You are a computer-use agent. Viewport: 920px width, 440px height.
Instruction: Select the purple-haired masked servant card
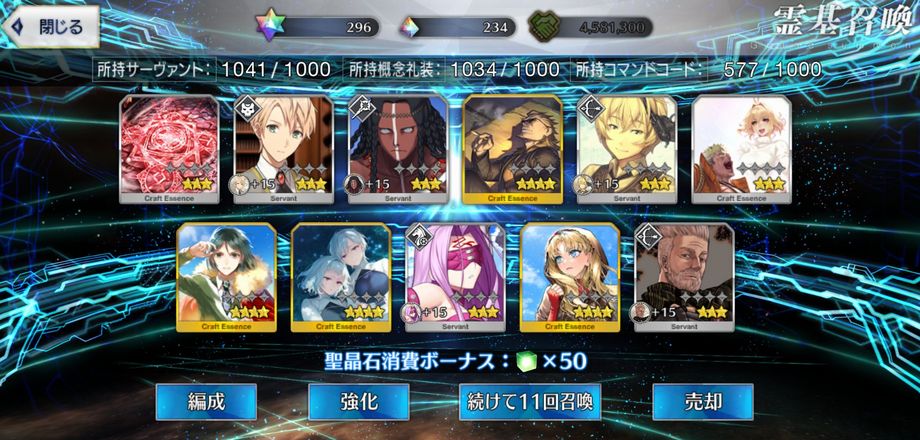pyautogui.click(x=454, y=277)
